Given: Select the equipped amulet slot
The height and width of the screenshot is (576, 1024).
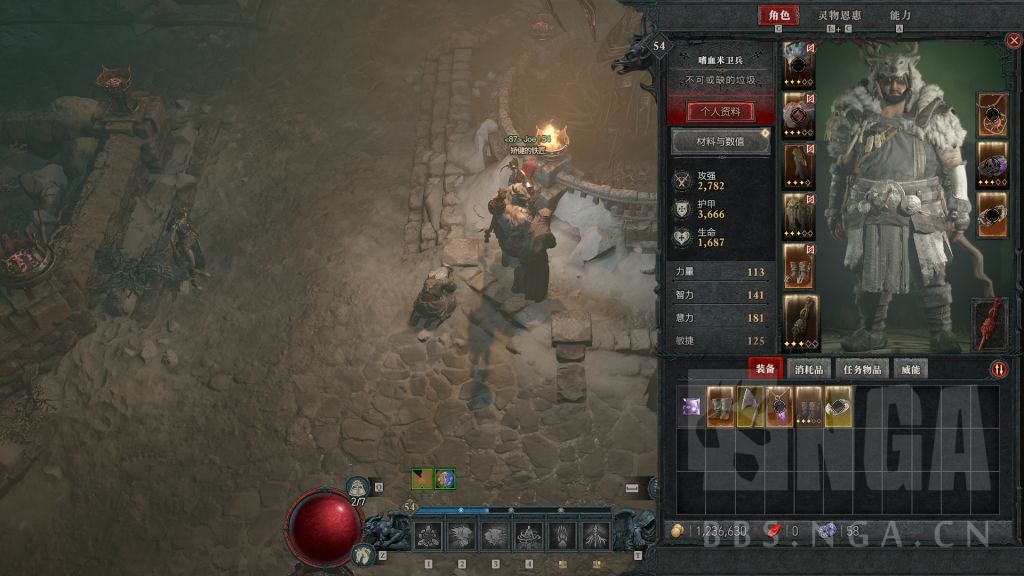Looking at the screenshot, I should point(993,113).
